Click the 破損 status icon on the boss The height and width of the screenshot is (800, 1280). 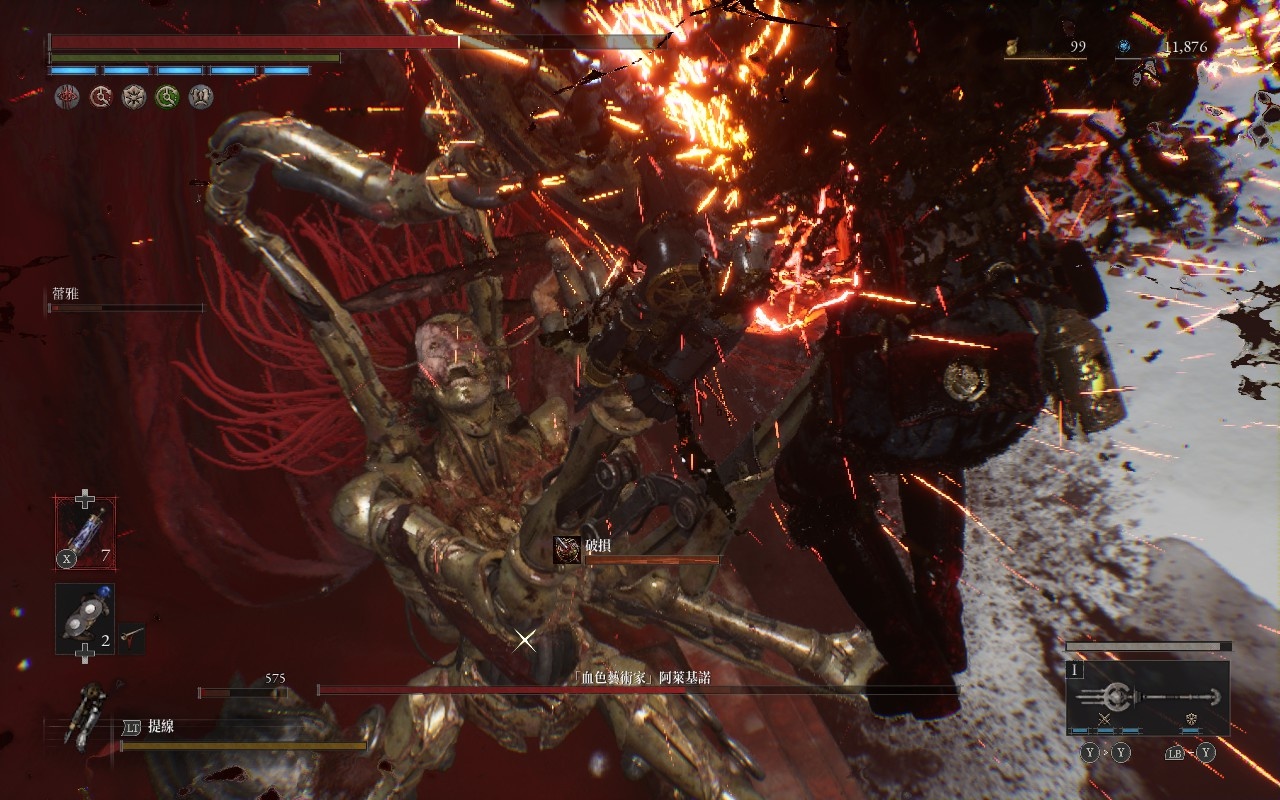[567, 549]
